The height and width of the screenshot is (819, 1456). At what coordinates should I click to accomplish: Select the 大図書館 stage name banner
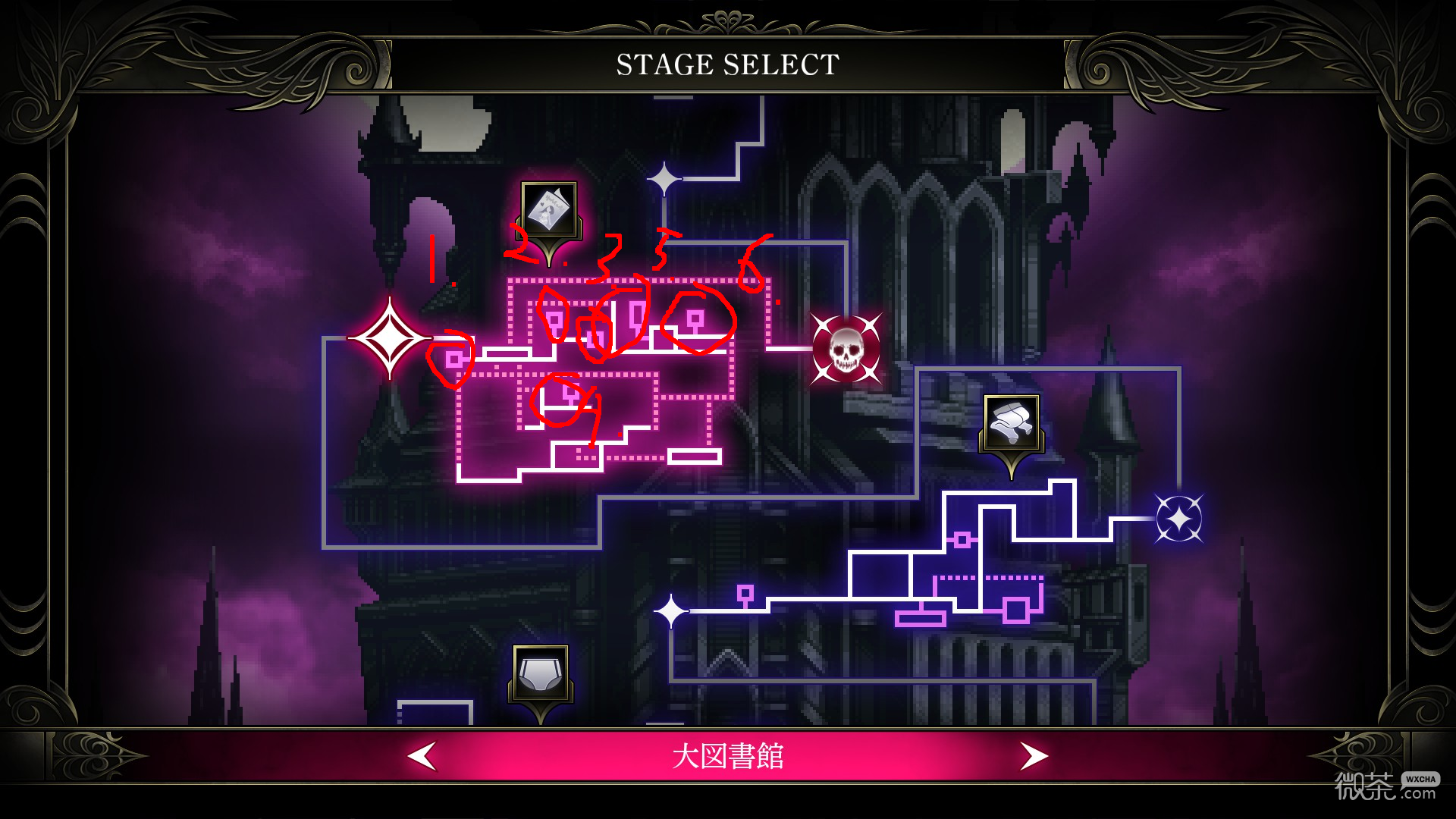coord(728,755)
